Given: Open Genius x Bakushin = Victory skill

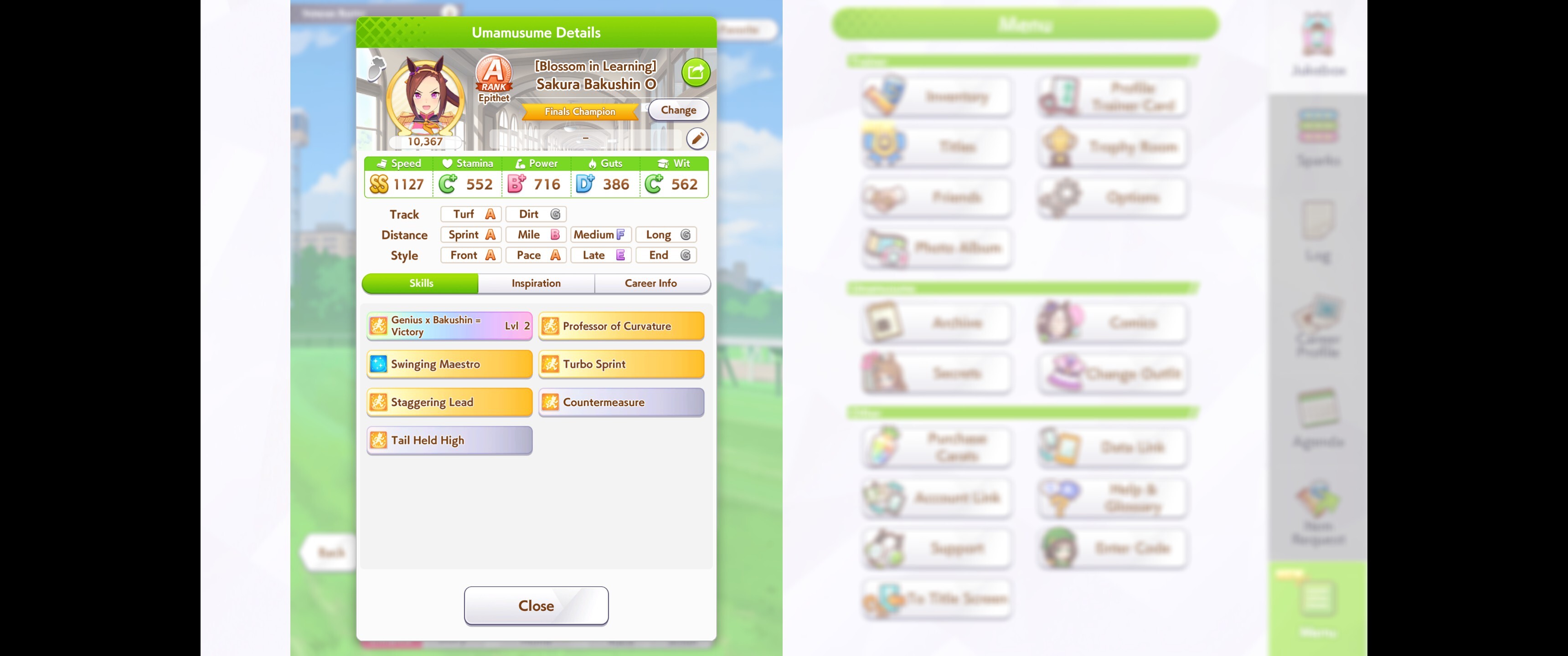Looking at the screenshot, I should click(449, 326).
